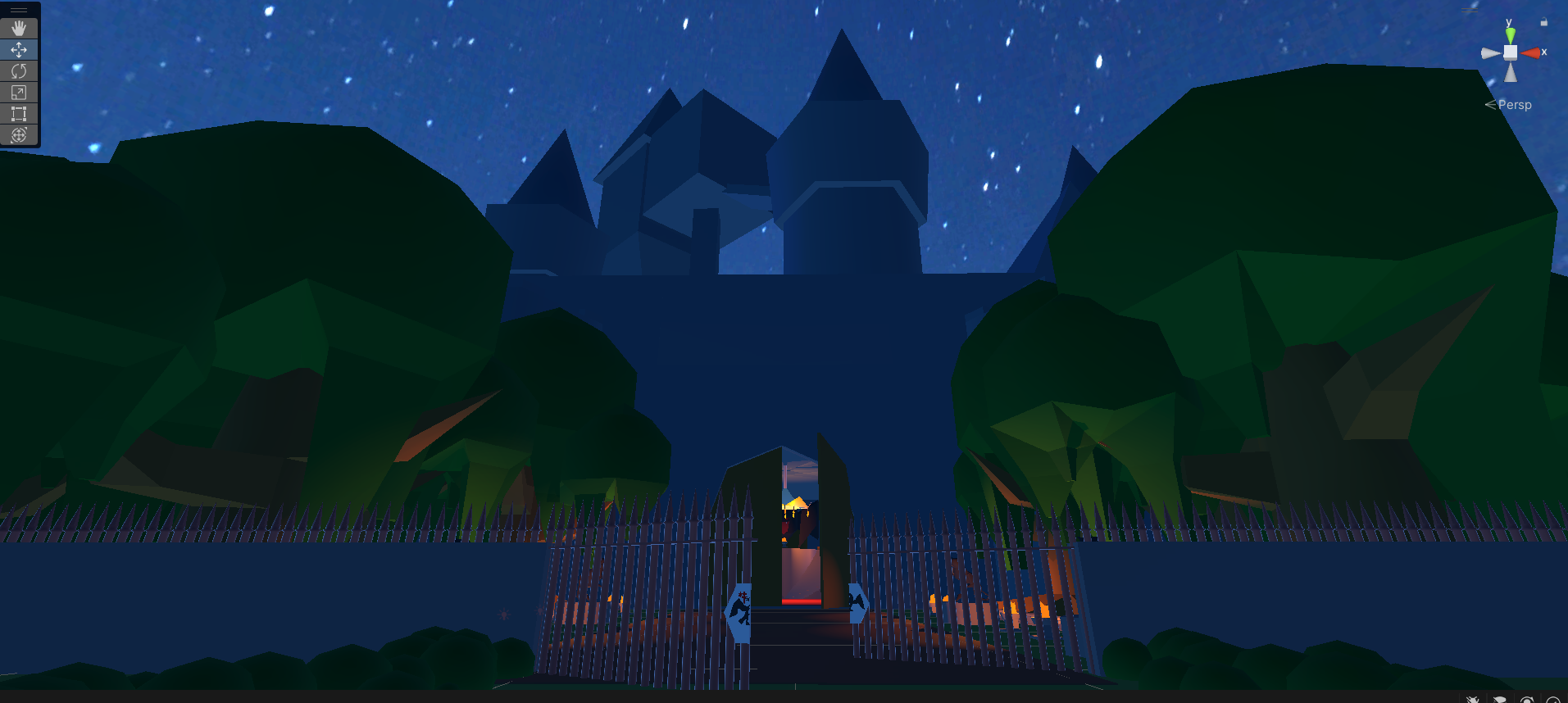The image size is (1568, 703).
Task: Click the arrow beside the Persp label
Action: pyautogui.click(x=1492, y=104)
